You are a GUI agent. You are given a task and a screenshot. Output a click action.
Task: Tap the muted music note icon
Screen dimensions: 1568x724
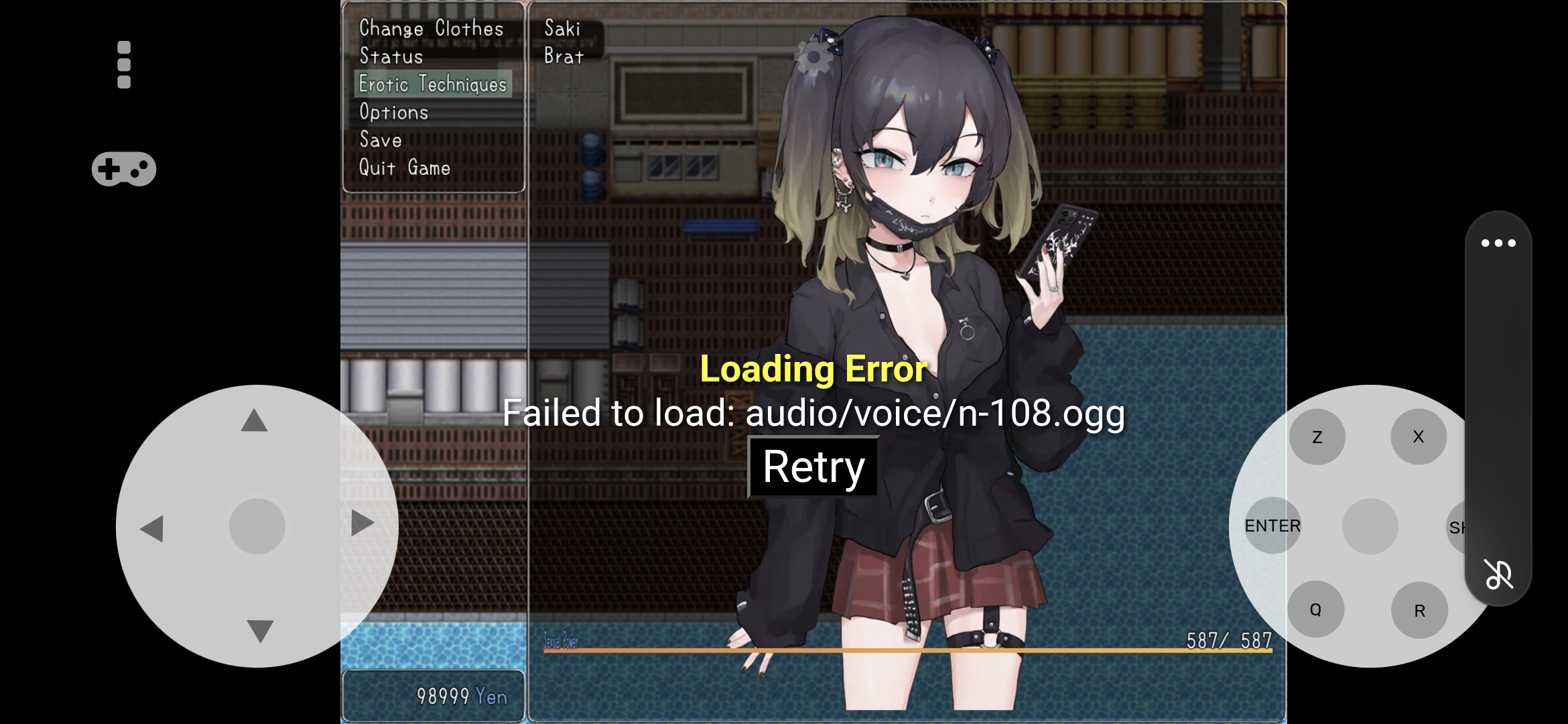1498,574
